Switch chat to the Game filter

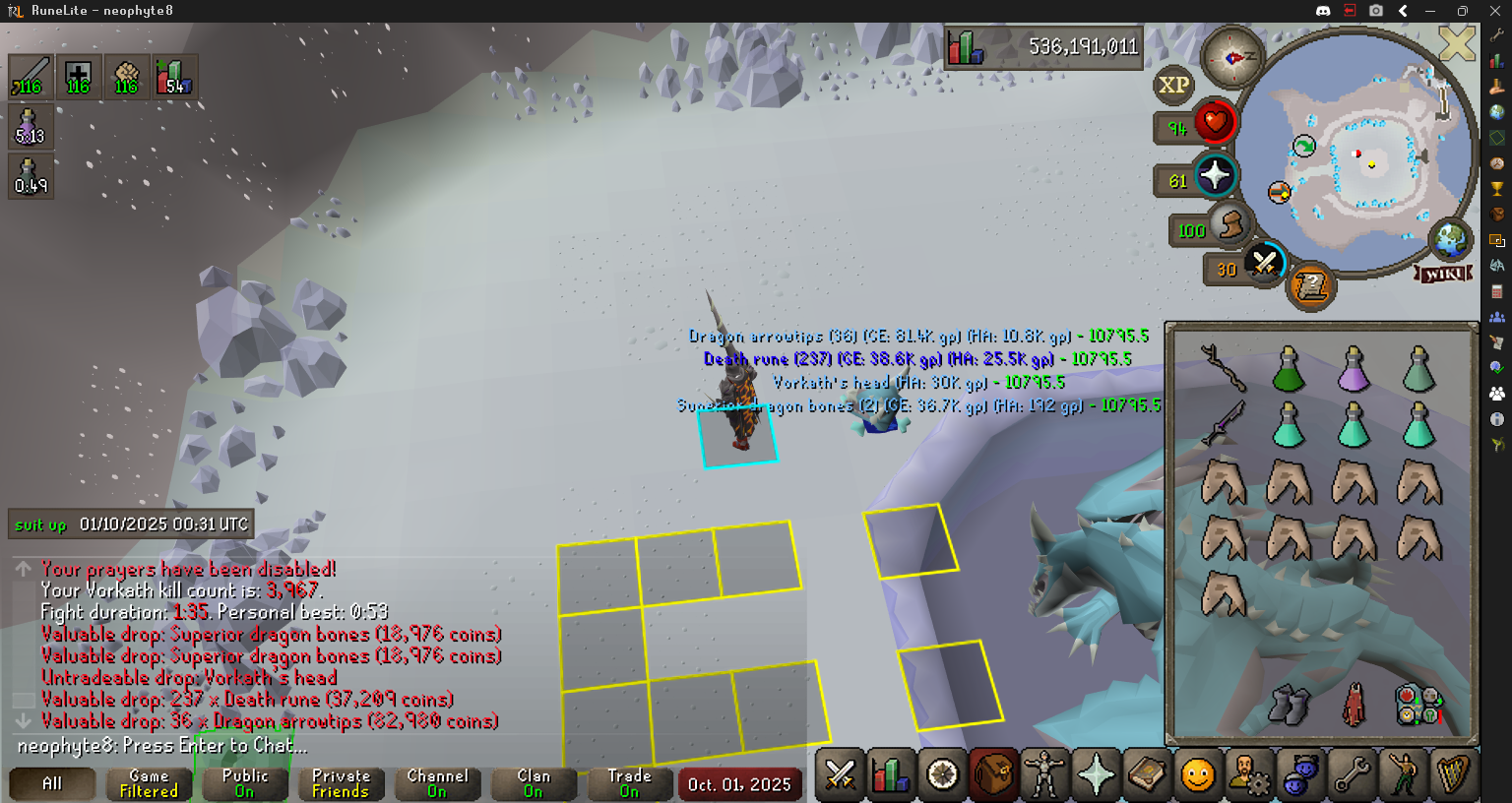149,783
